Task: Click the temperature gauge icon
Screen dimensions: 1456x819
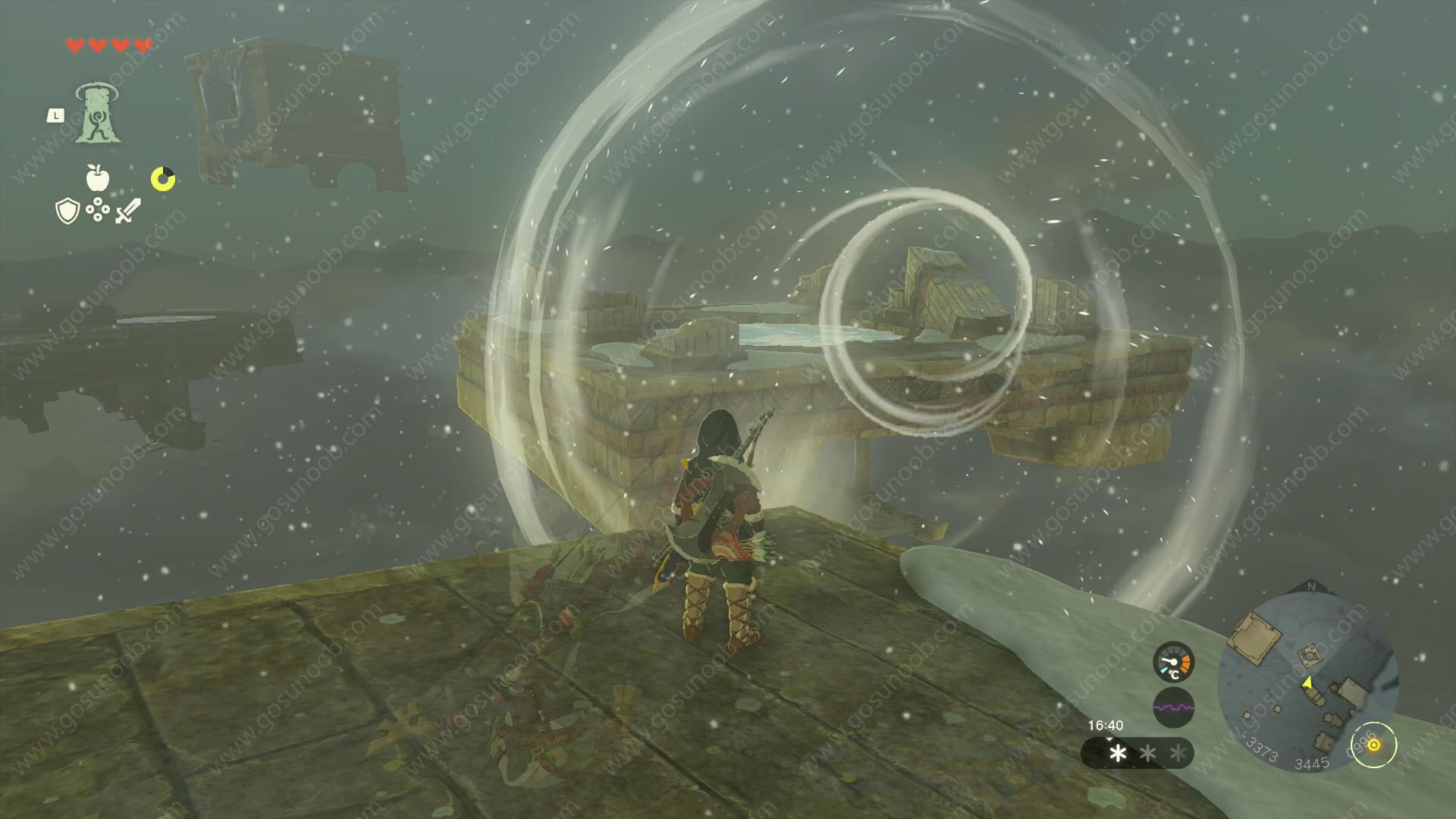Action: [x=1173, y=662]
